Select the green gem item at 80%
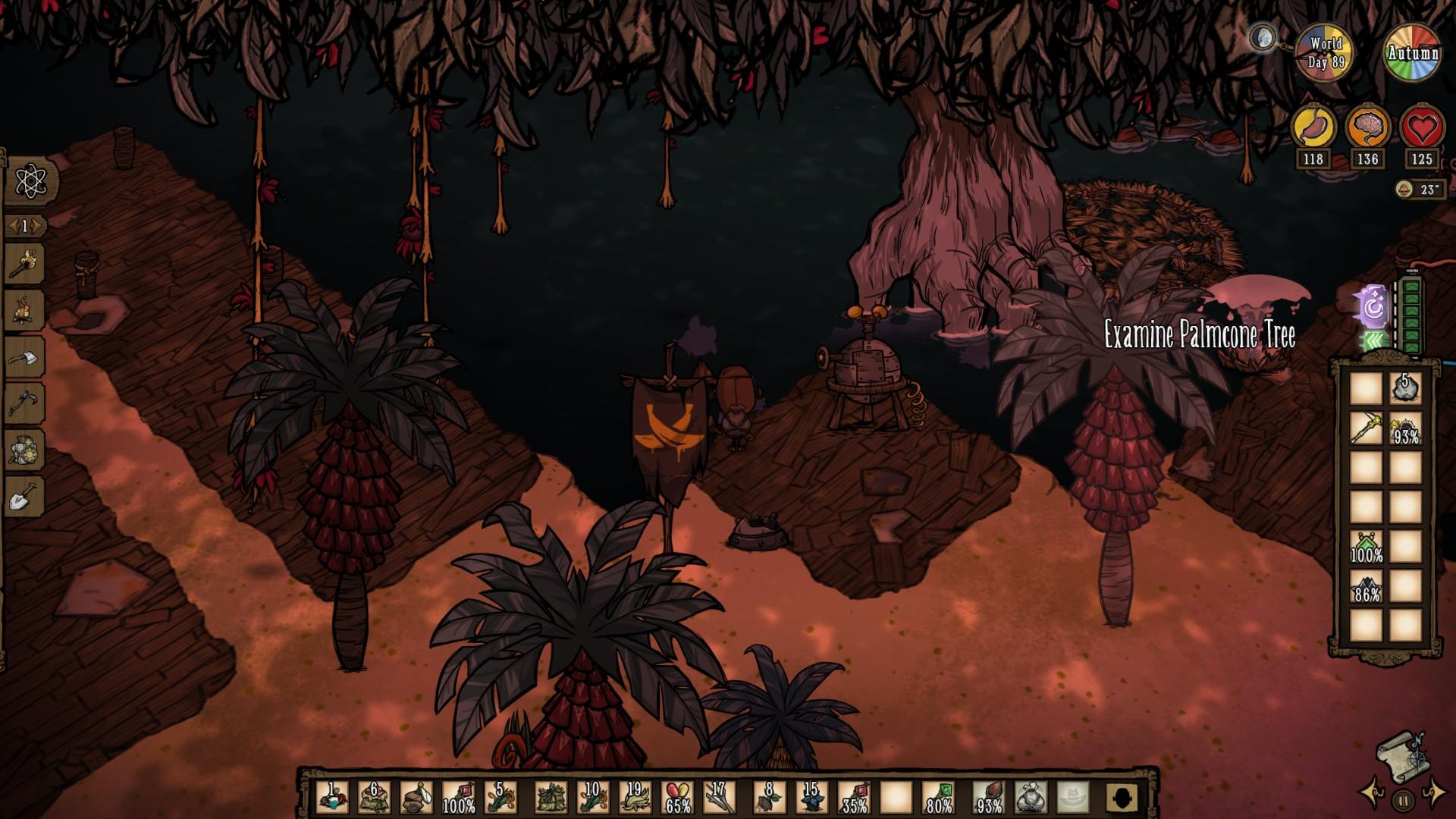Image resolution: width=1456 pixels, height=819 pixels. [938, 798]
